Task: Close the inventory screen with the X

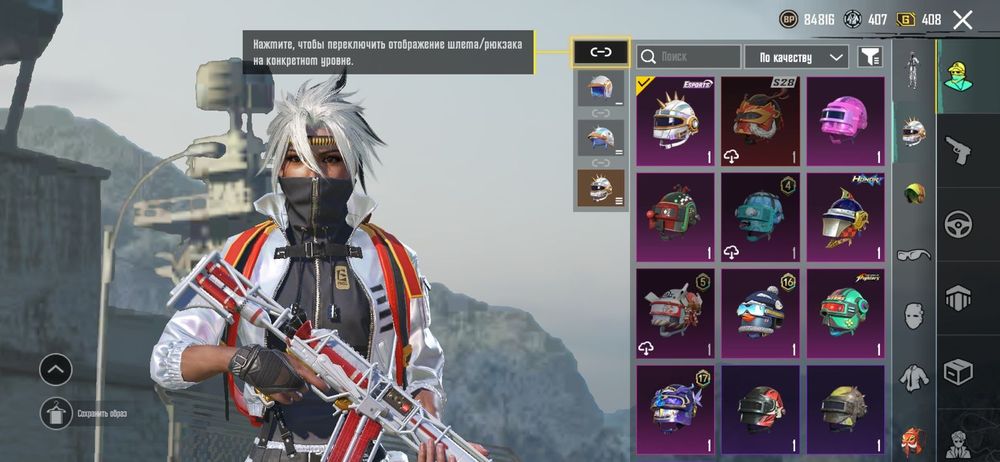Action: [963, 19]
